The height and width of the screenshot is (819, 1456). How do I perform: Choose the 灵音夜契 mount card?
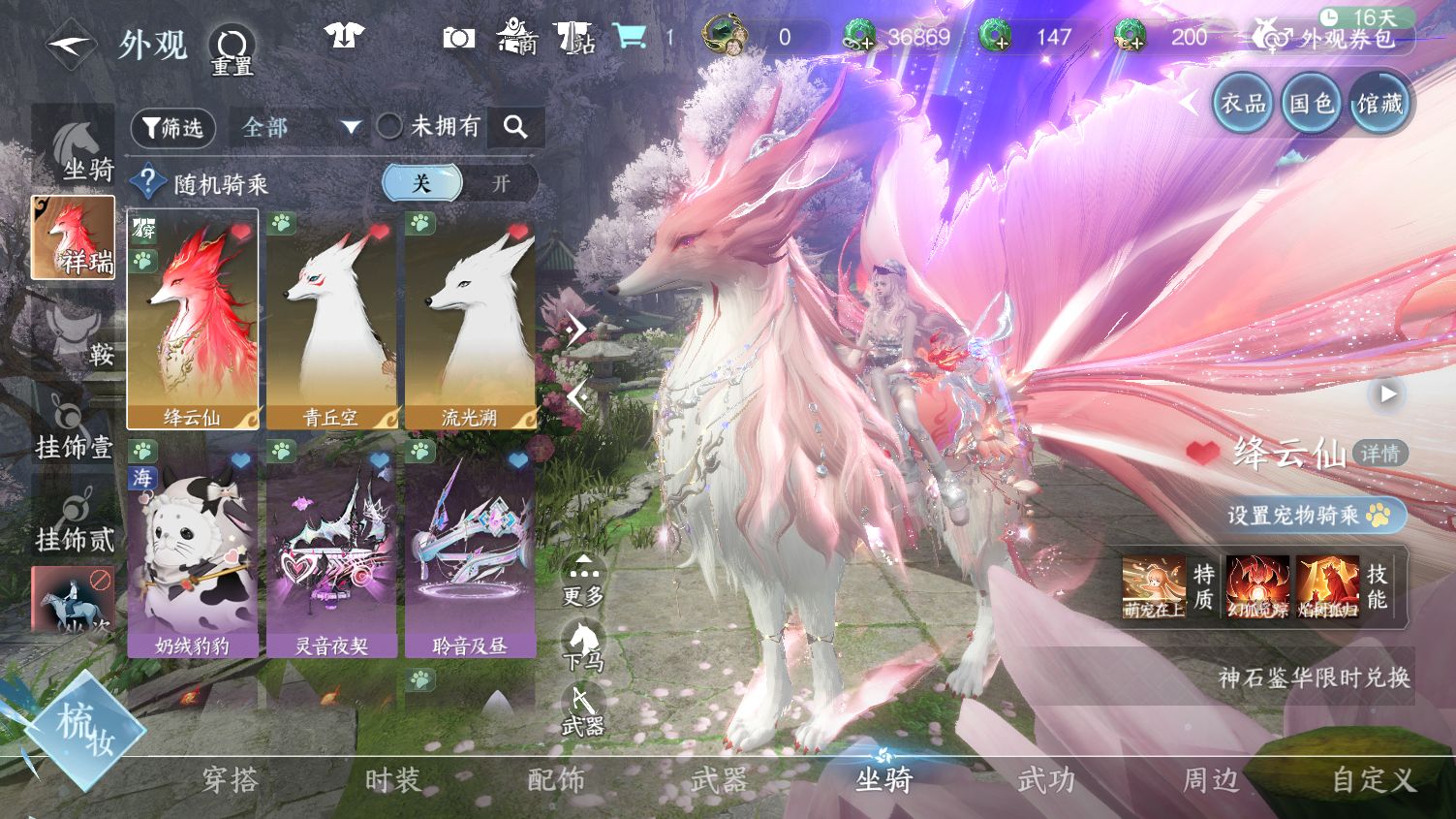pos(331,547)
